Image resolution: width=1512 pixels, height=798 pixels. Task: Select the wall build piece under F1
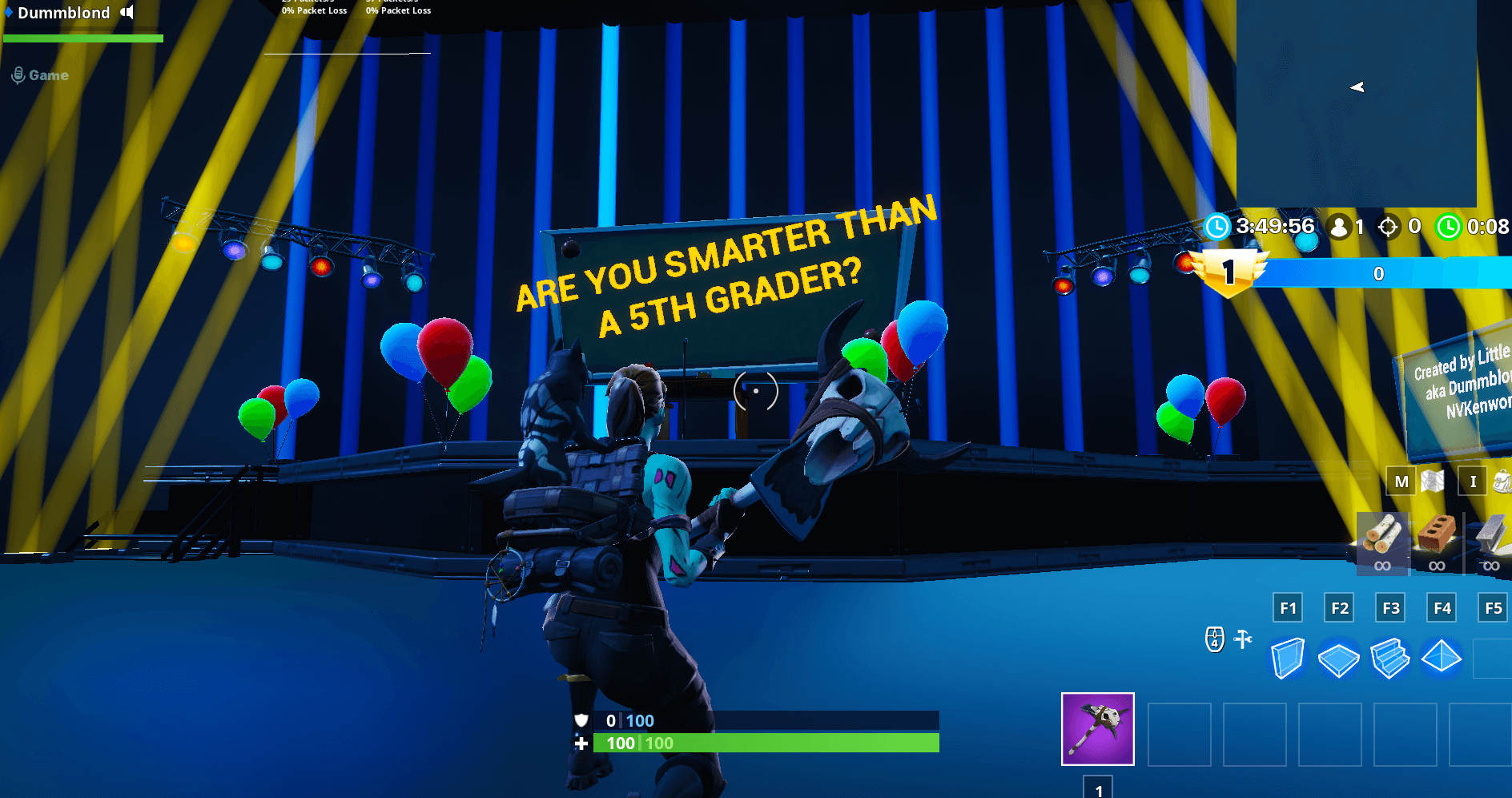(1288, 659)
